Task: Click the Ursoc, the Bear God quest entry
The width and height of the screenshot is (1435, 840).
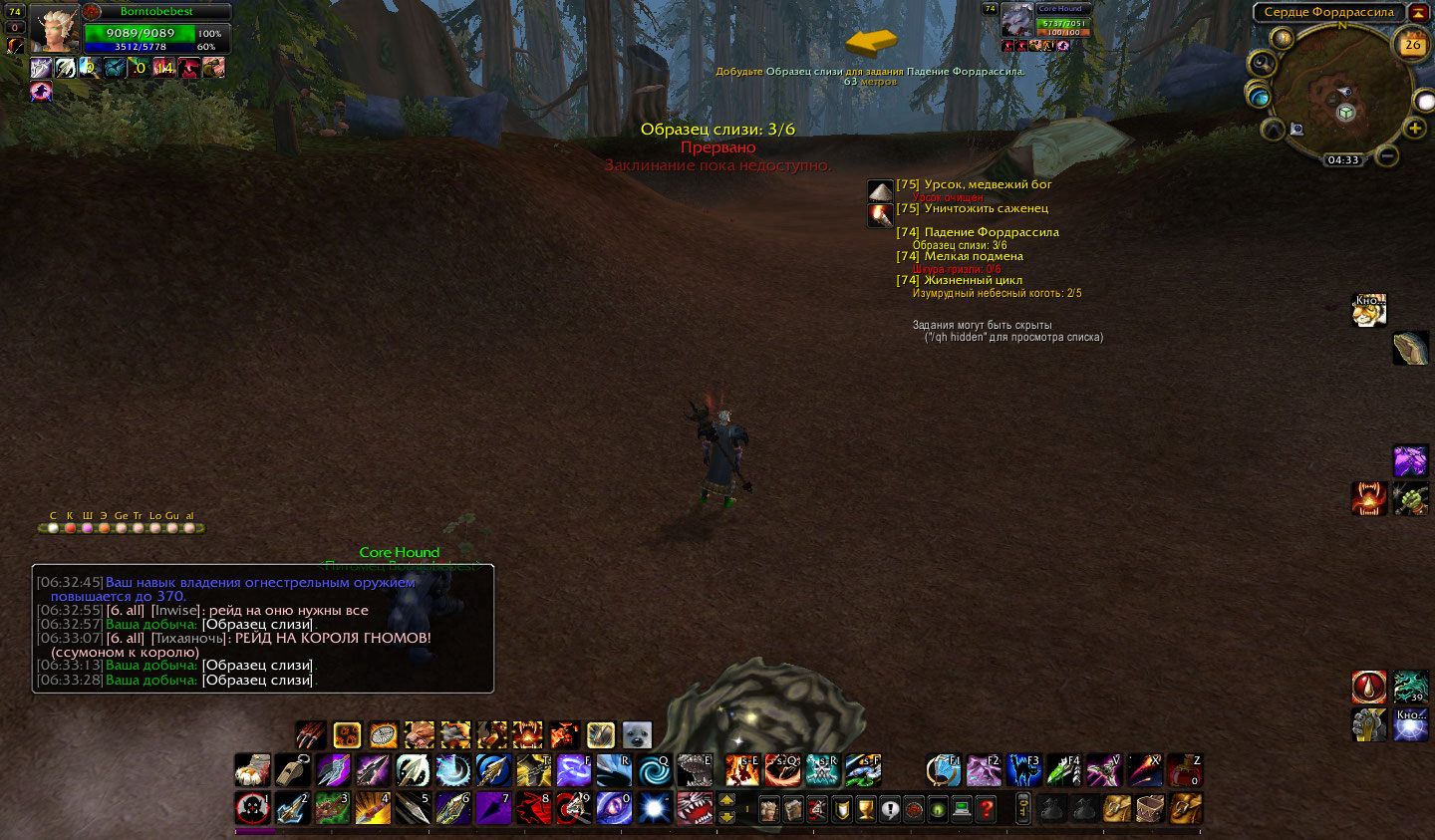Action: tap(987, 184)
